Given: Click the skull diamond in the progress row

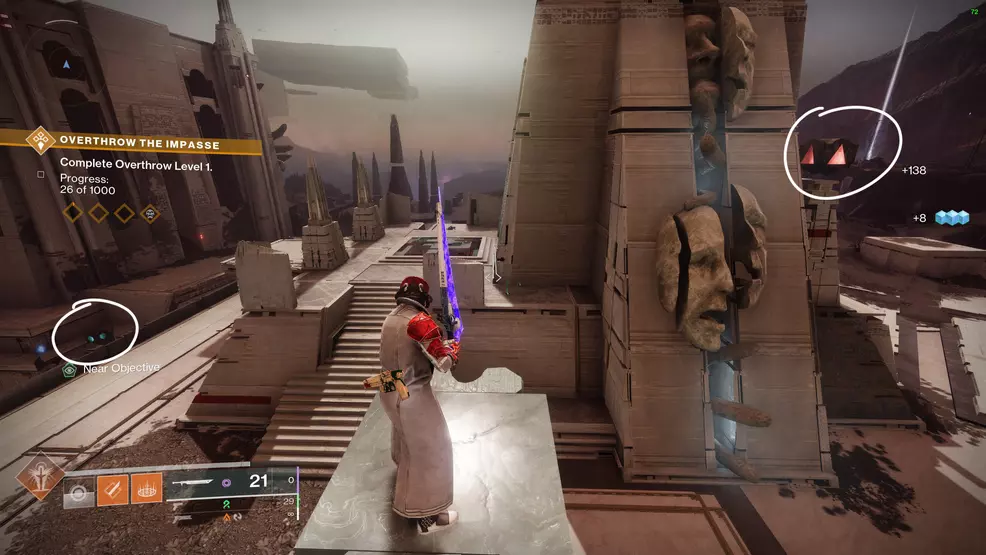Looking at the screenshot, I should tap(149, 212).
